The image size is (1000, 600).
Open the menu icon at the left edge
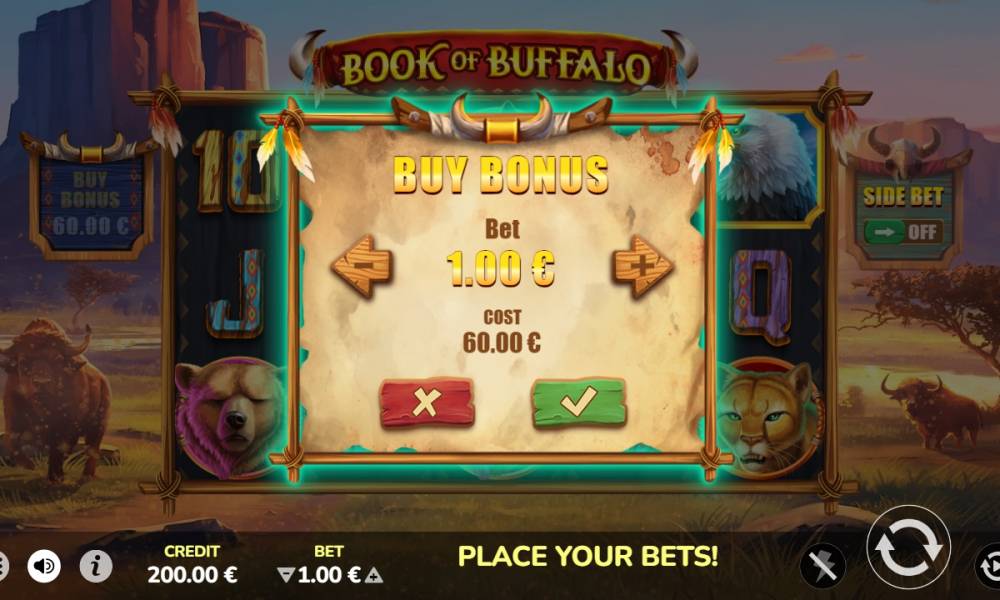[x=3, y=566]
